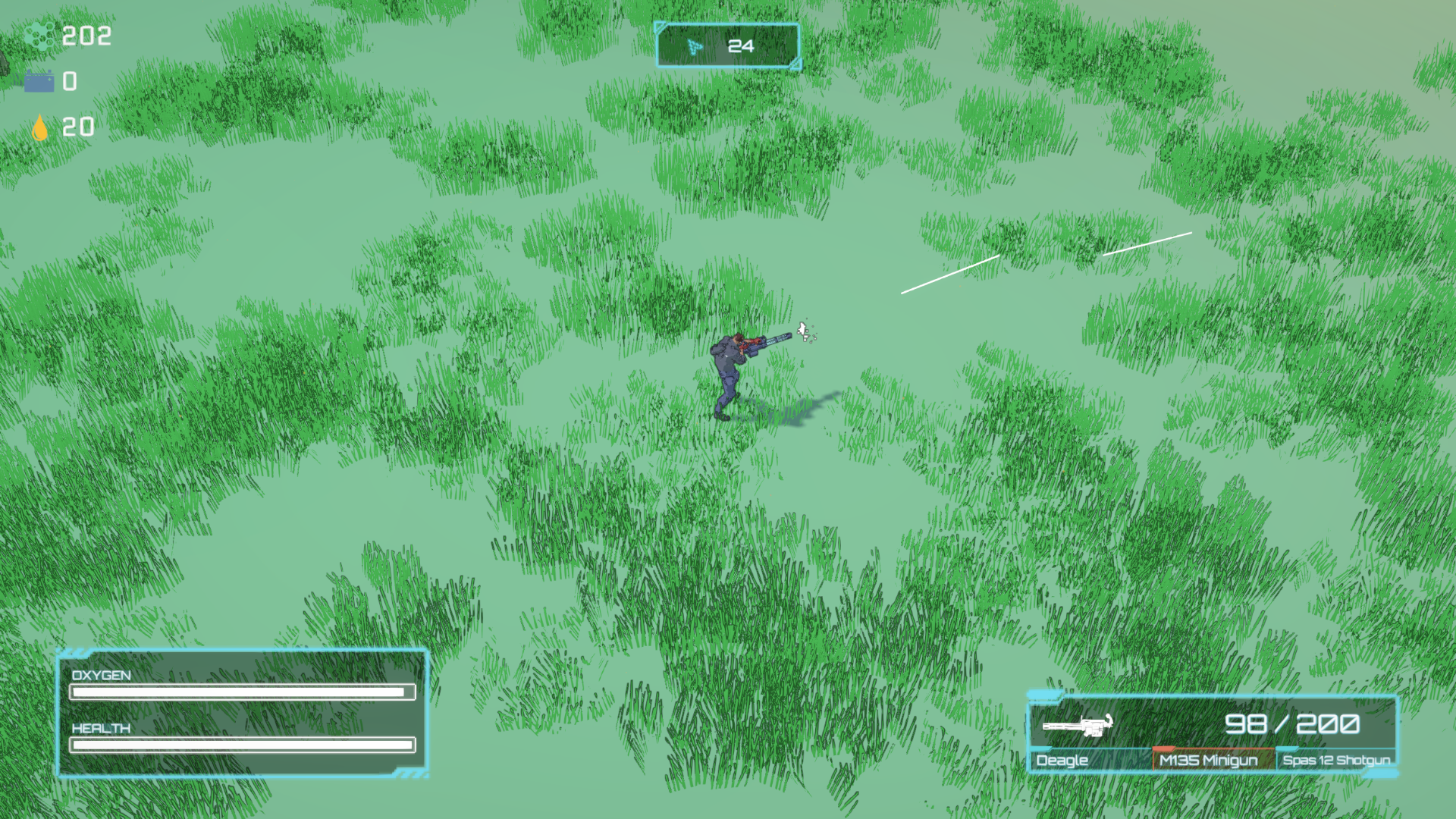Click the vitals panel in the bottom-left
The image size is (1456, 819).
(243, 713)
